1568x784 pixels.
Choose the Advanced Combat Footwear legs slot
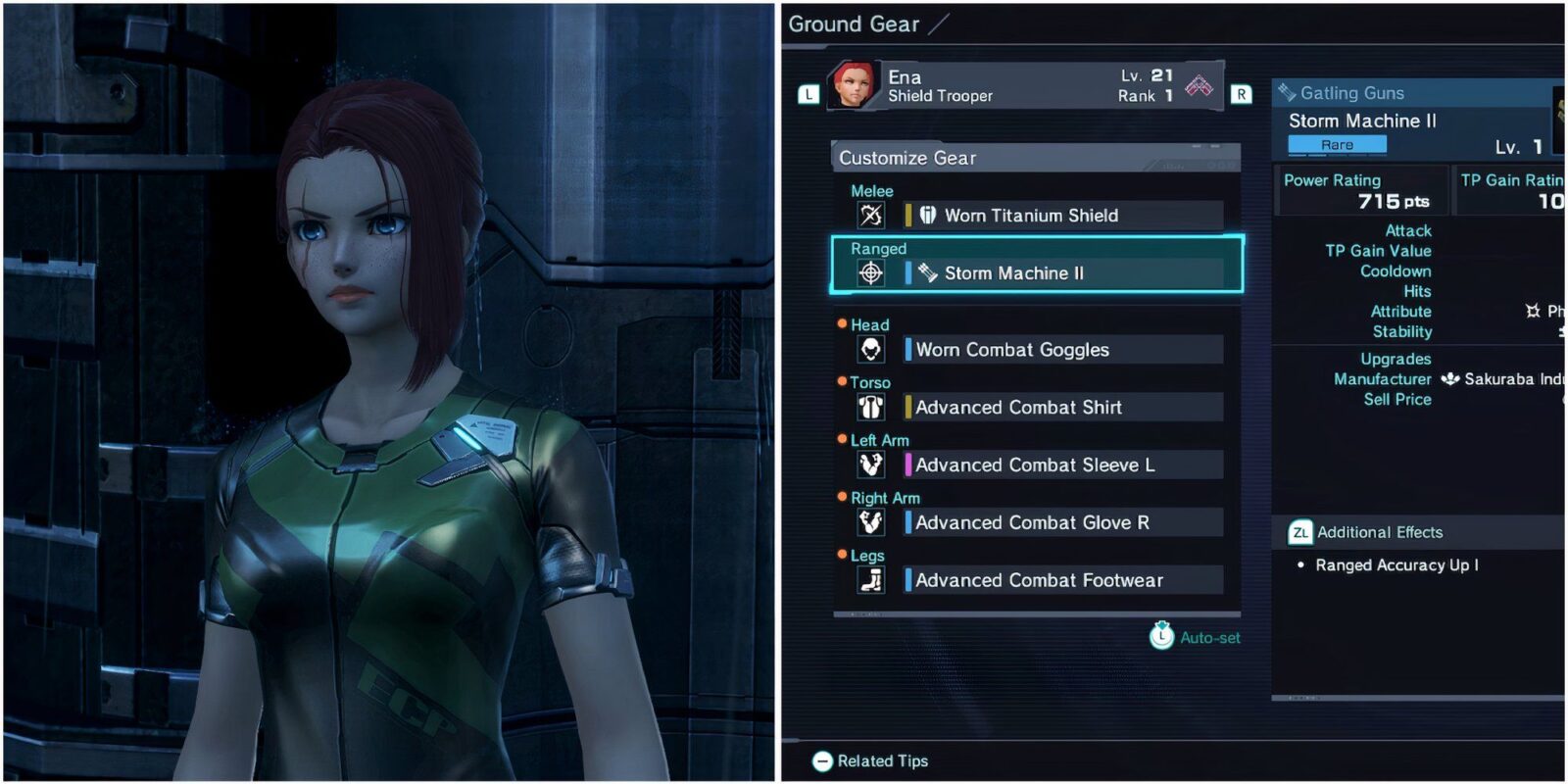tap(1063, 581)
